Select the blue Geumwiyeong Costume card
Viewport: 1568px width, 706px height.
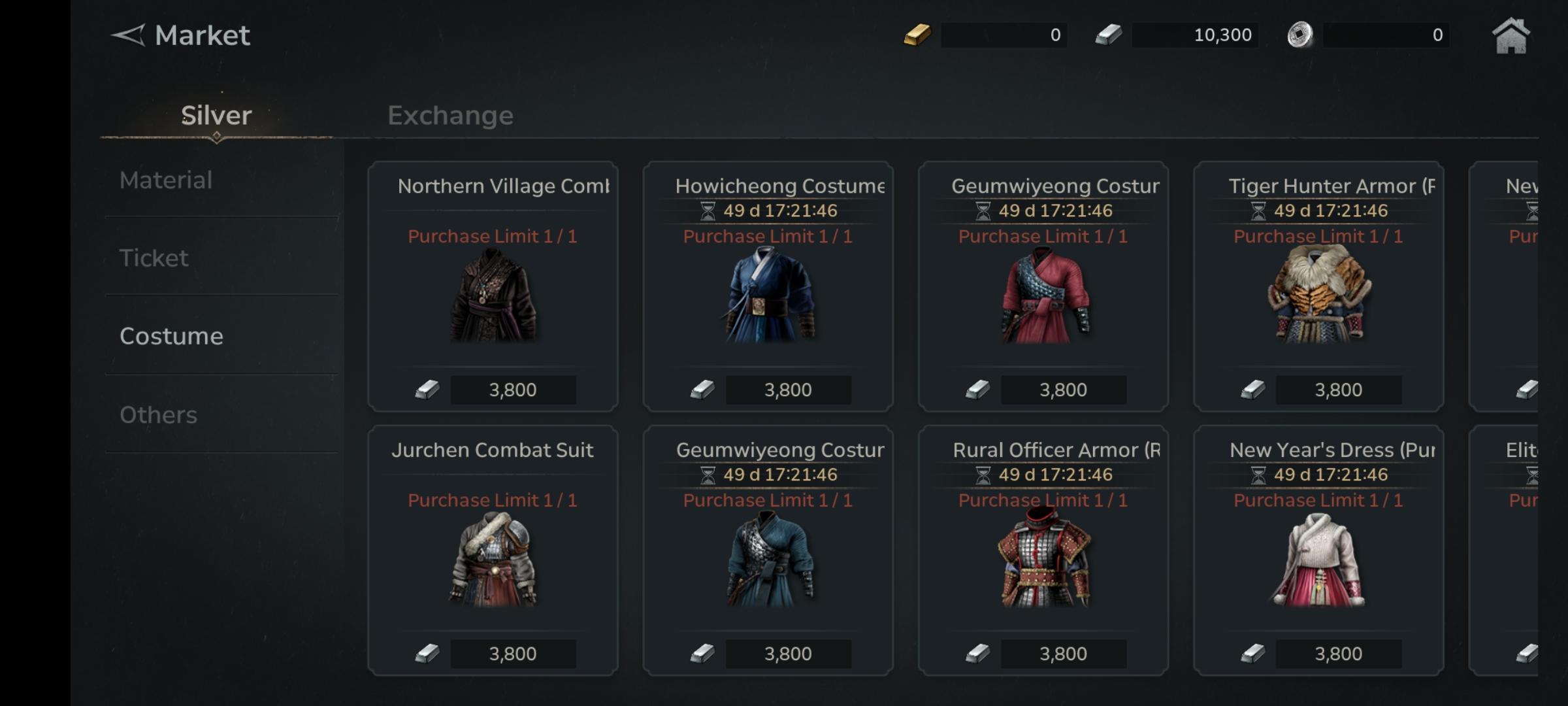(x=768, y=550)
